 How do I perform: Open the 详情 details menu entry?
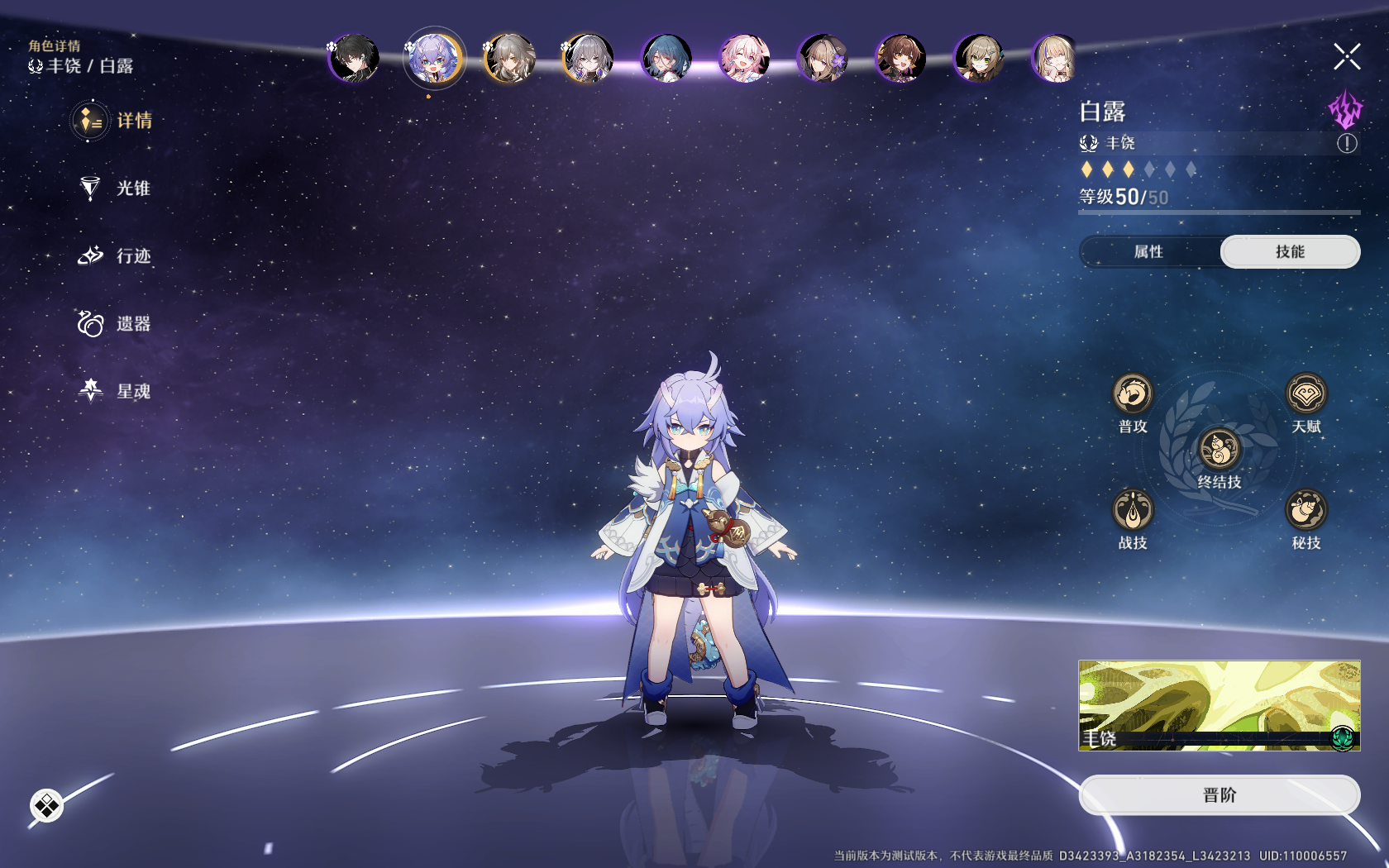pyautogui.click(x=114, y=121)
